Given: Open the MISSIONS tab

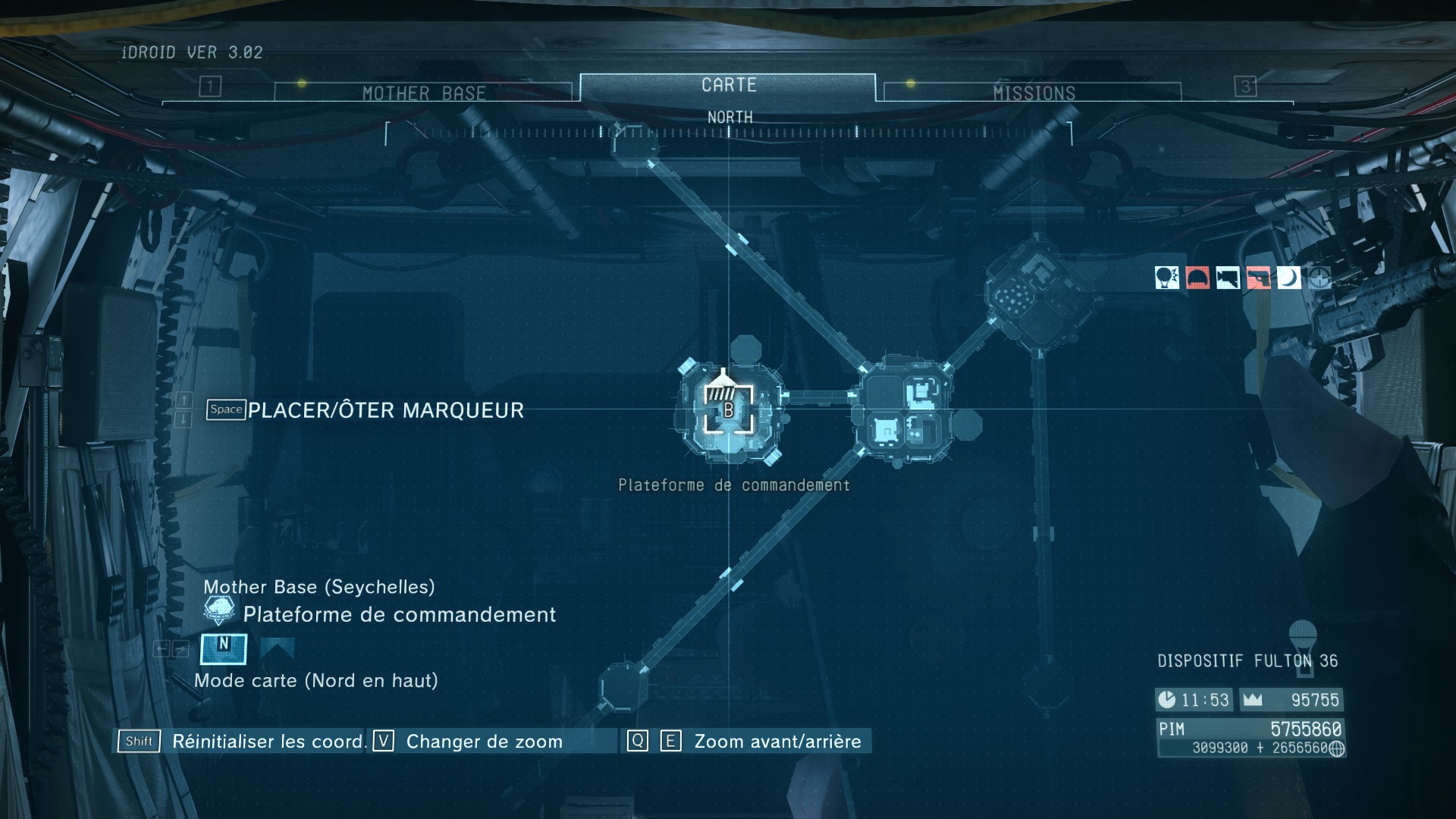Looking at the screenshot, I should click(1034, 93).
